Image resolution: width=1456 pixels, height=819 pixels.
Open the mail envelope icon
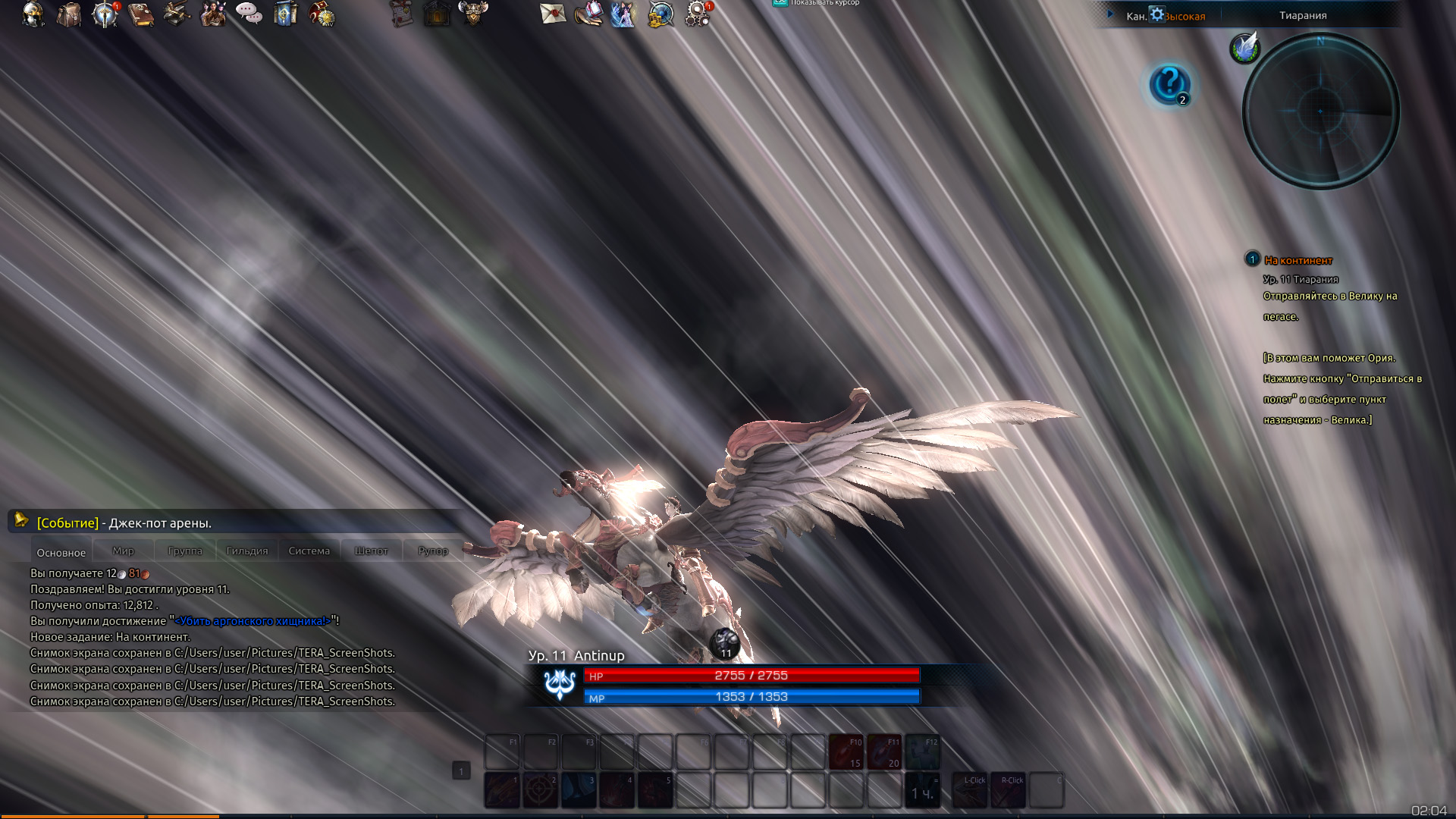(x=553, y=14)
